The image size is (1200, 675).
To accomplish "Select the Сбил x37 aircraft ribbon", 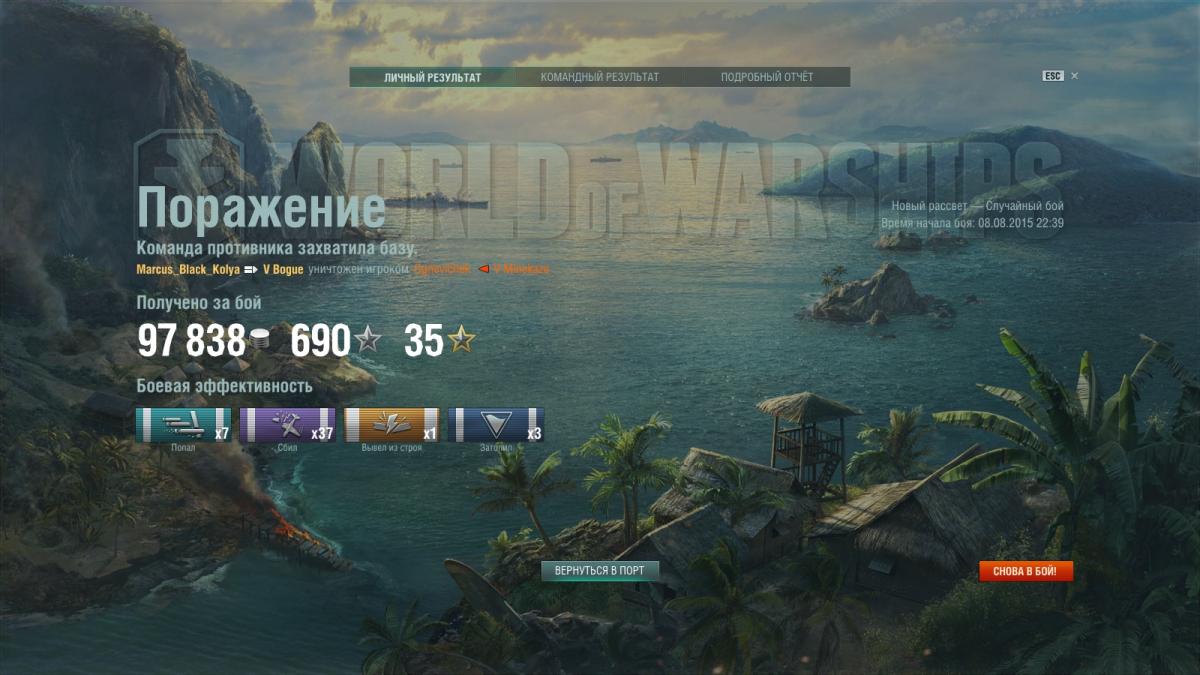I will point(287,425).
